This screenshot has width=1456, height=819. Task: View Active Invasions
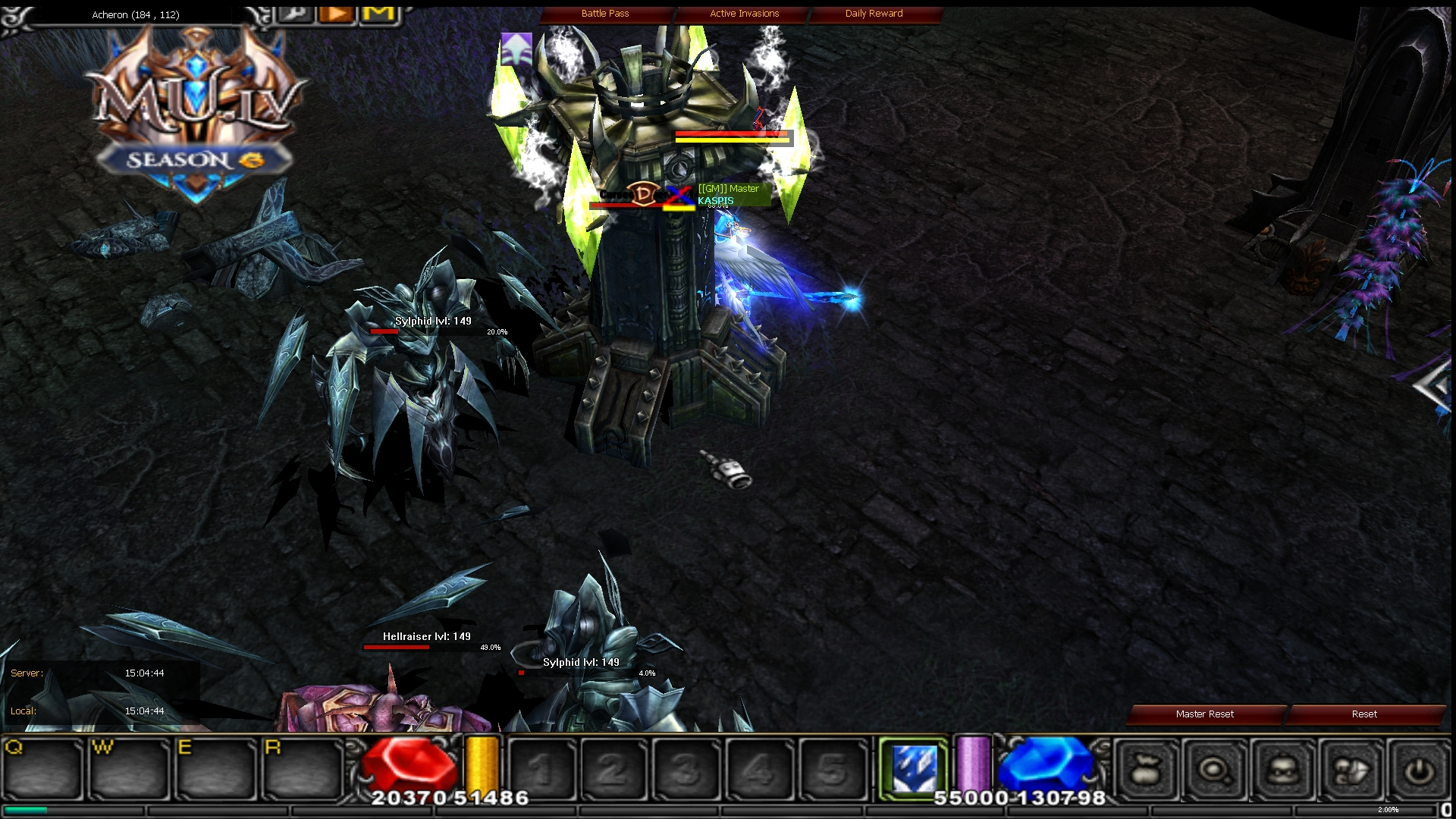(743, 13)
